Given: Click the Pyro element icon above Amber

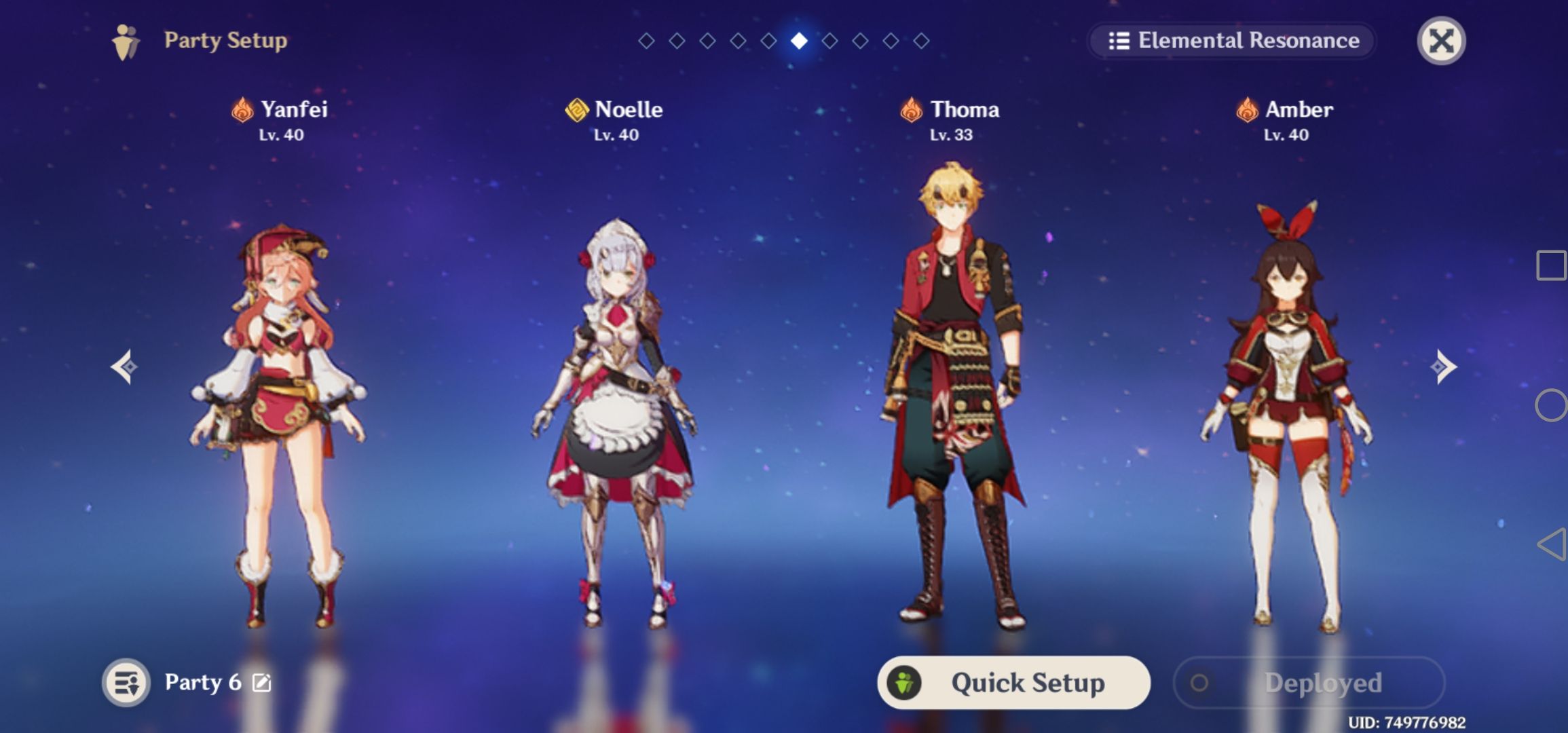Looking at the screenshot, I should click(x=1246, y=109).
